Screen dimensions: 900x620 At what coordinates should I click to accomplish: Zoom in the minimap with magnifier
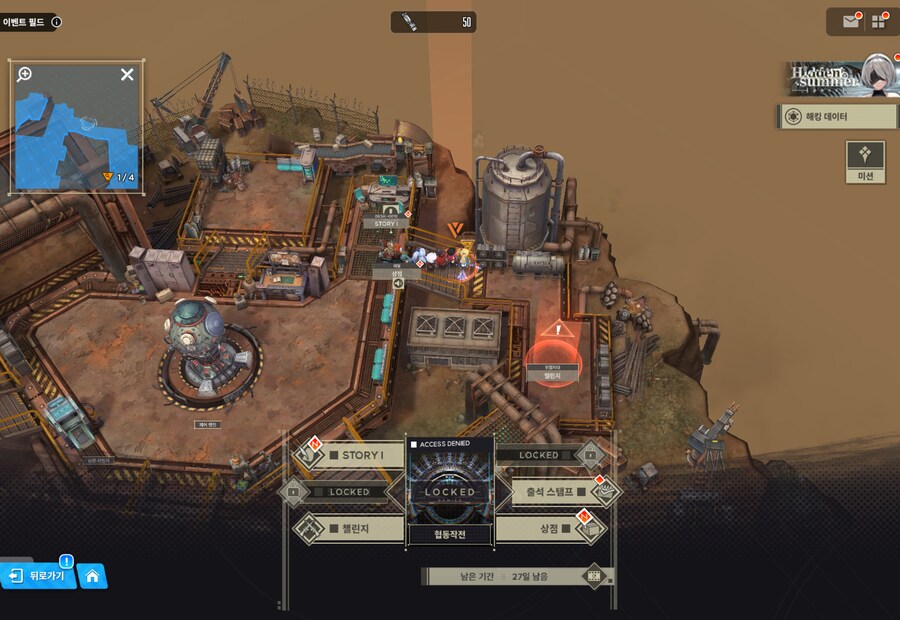click(x=25, y=74)
